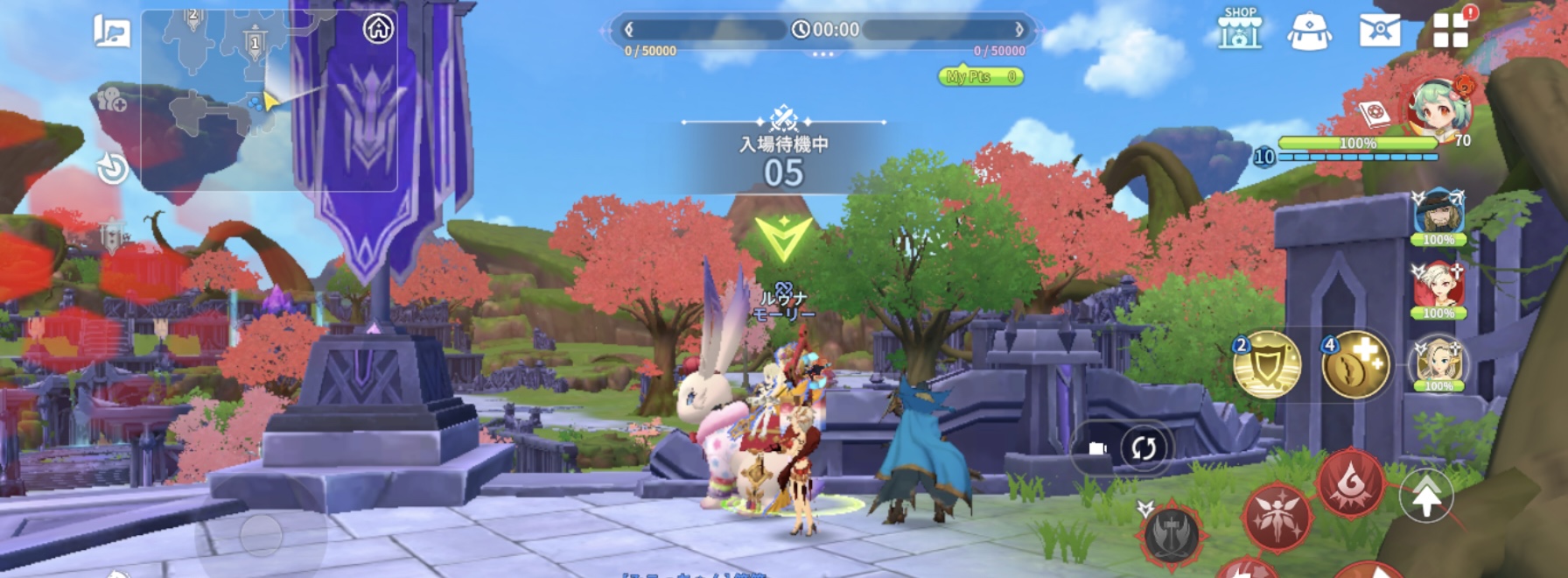Open the mail envelope icon
Viewport: 1568px width, 578px height.
pyautogui.click(x=1379, y=31)
